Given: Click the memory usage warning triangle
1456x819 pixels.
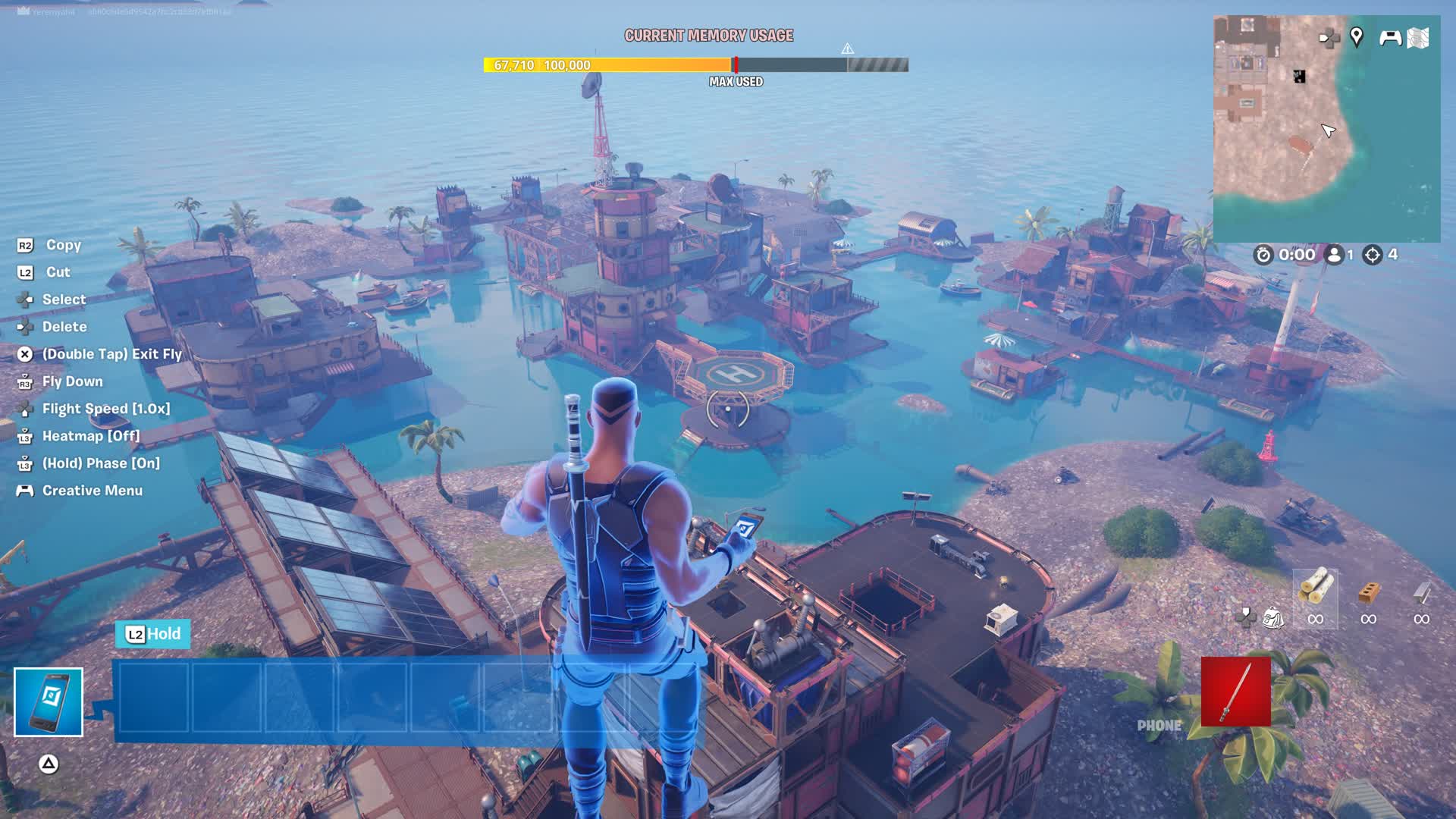Looking at the screenshot, I should point(847,49).
